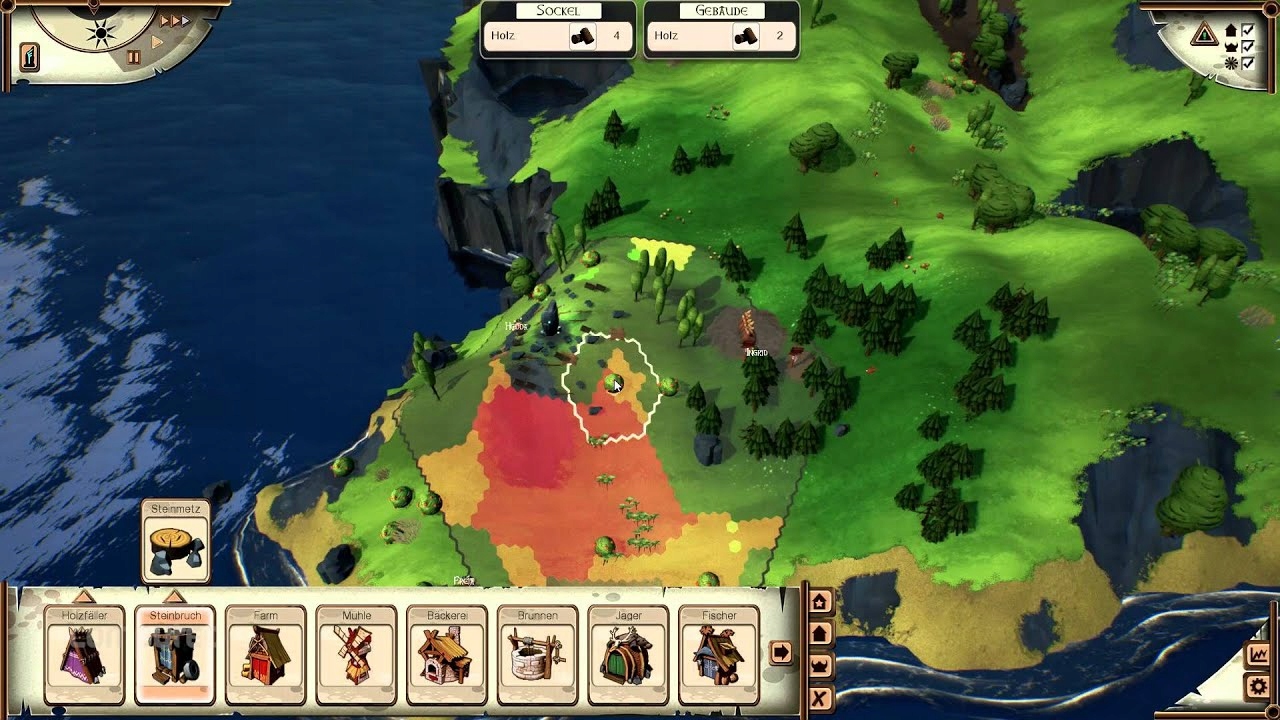
Task: Select the Holzfäller building
Action: click(x=84, y=655)
